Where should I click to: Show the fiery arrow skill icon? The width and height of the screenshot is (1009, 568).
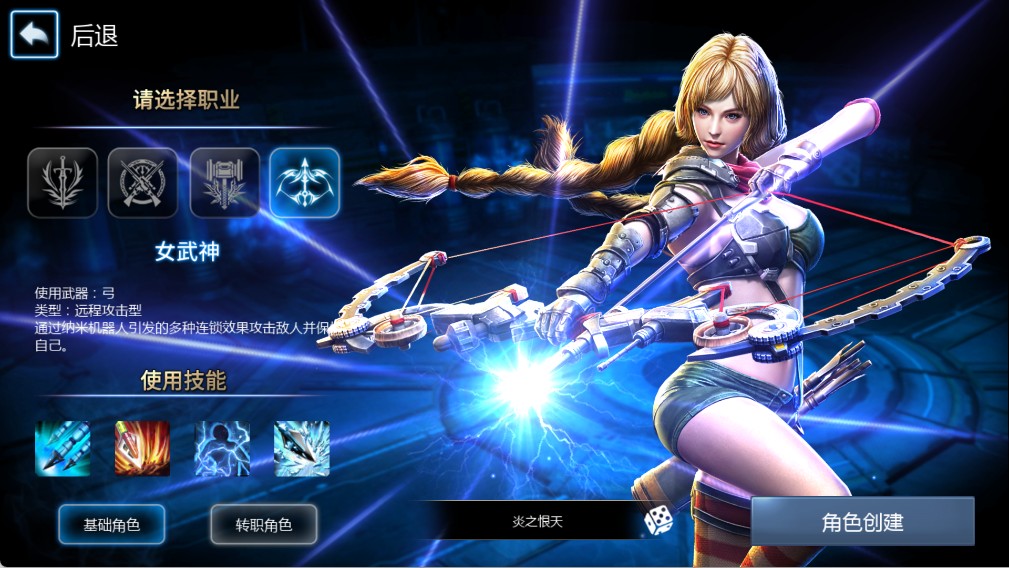(x=142, y=448)
